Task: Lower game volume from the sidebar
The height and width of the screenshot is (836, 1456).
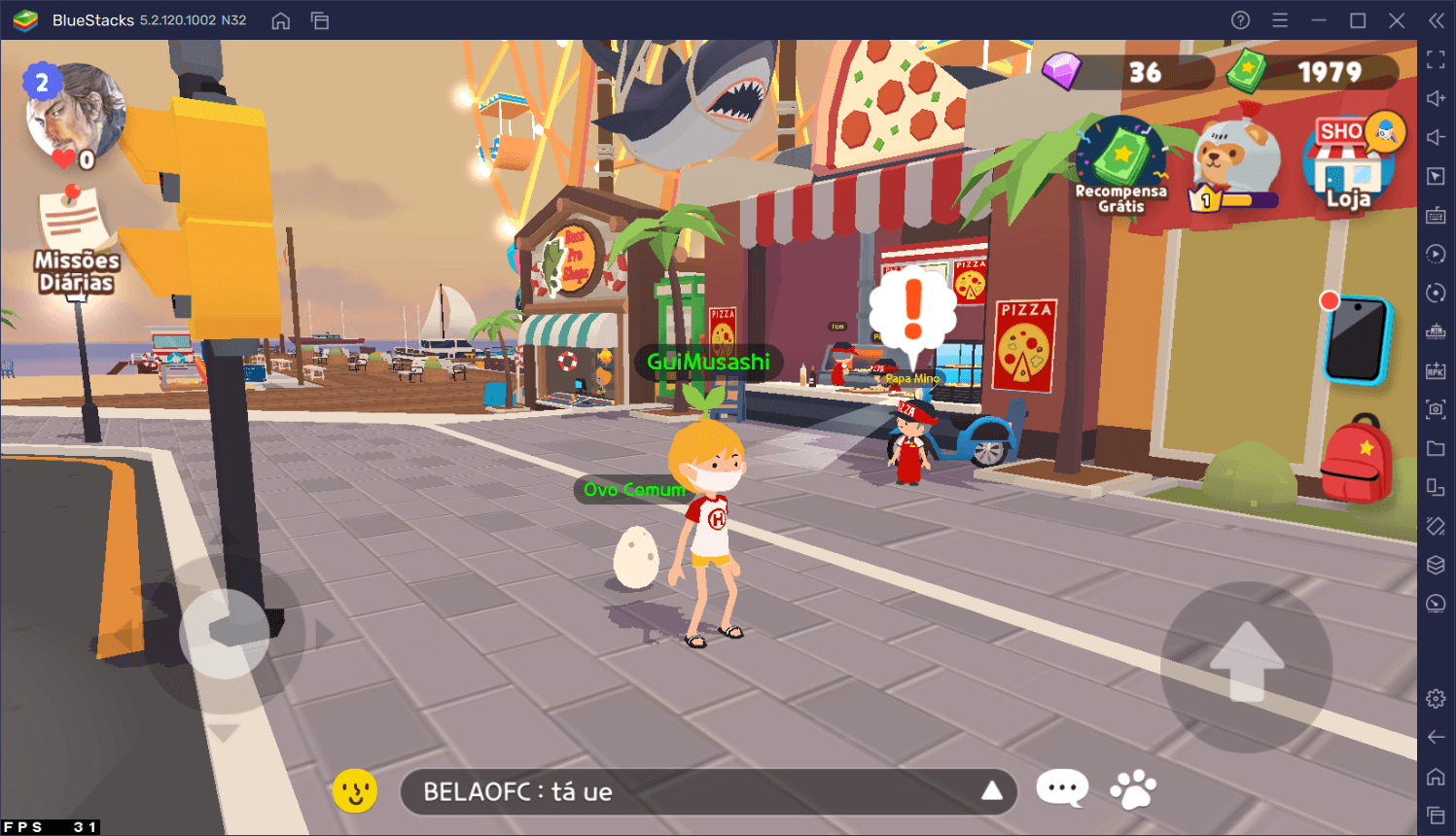Action: click(x=1436, y=136)
